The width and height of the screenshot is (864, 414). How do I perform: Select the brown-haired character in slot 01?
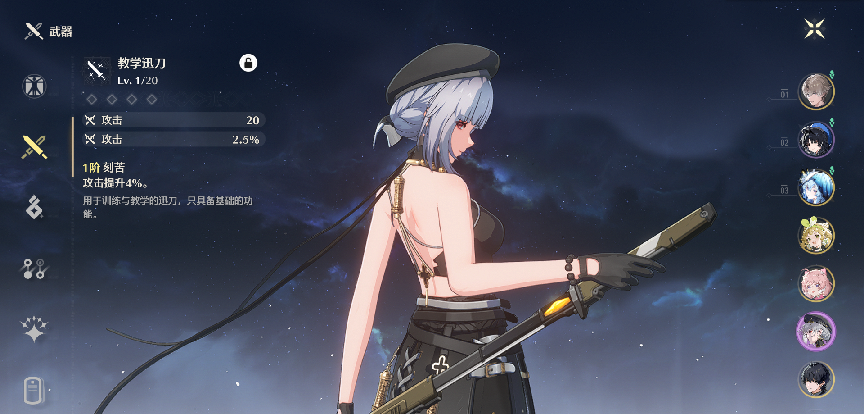[816, 91]
